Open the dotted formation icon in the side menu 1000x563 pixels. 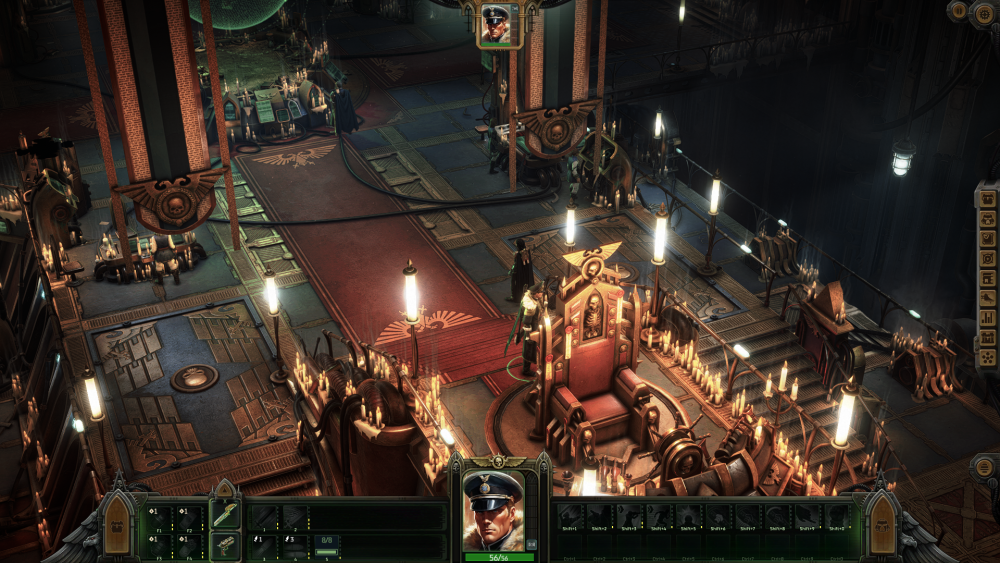[987, 357]
